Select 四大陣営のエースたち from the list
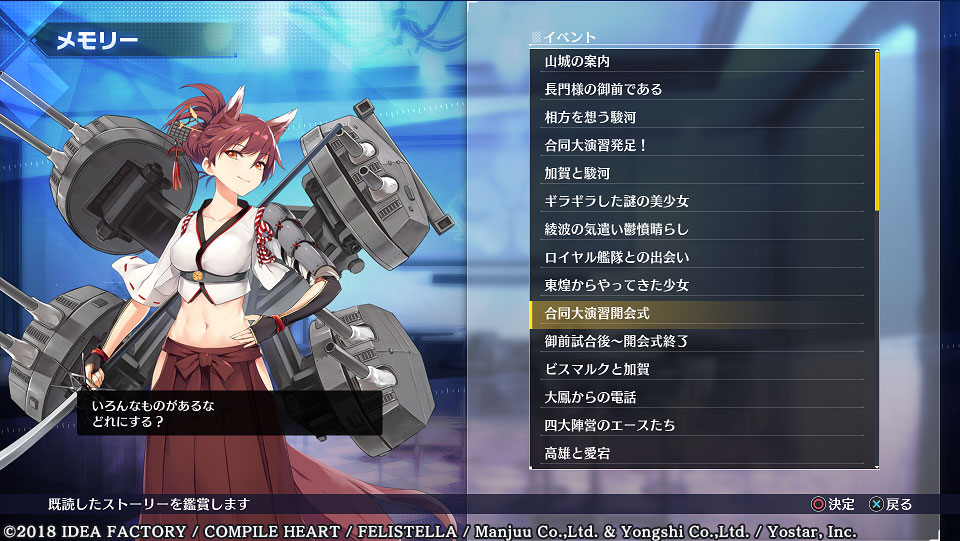960x541 pixels. [702, 425]
